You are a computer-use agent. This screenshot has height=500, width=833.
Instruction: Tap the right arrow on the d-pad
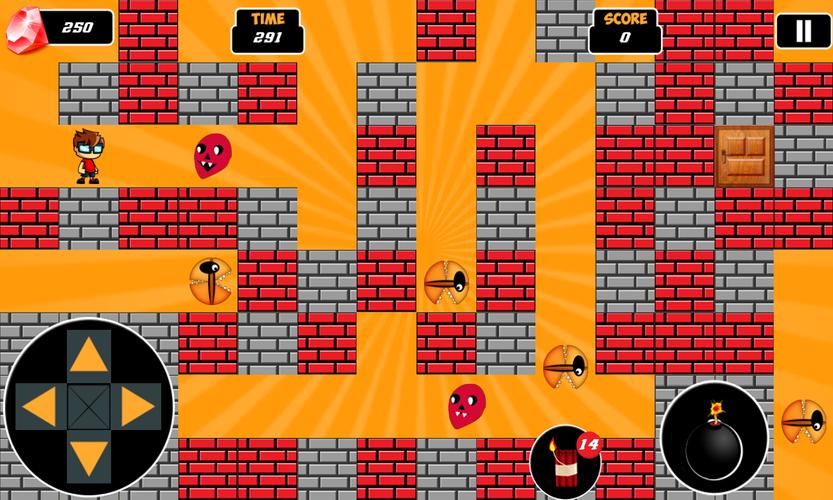[x=139, y=406]
